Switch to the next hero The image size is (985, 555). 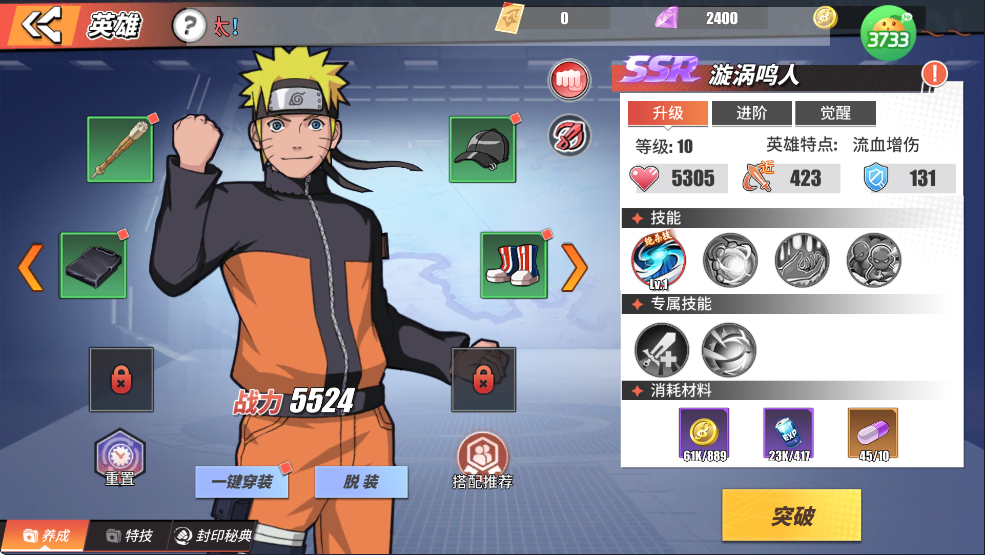(x=574, y=266)
